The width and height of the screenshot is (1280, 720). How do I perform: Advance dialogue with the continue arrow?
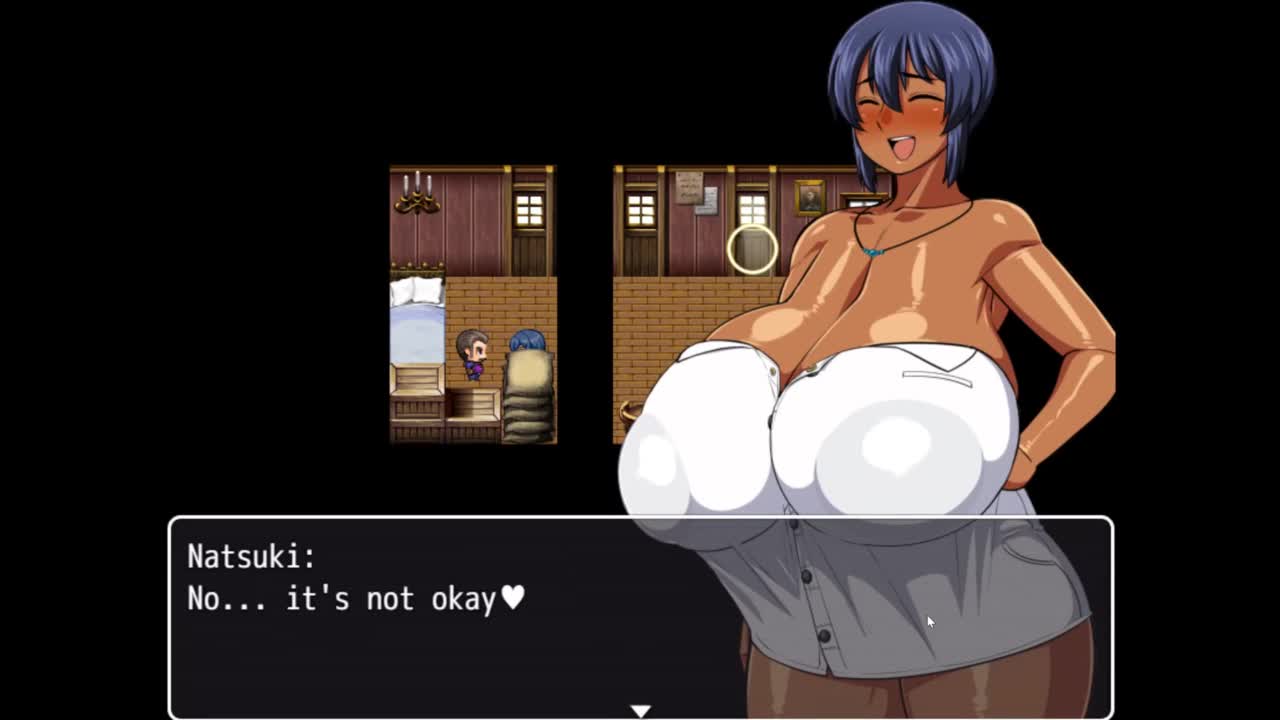pyautogui.click(x=640, y=710)
